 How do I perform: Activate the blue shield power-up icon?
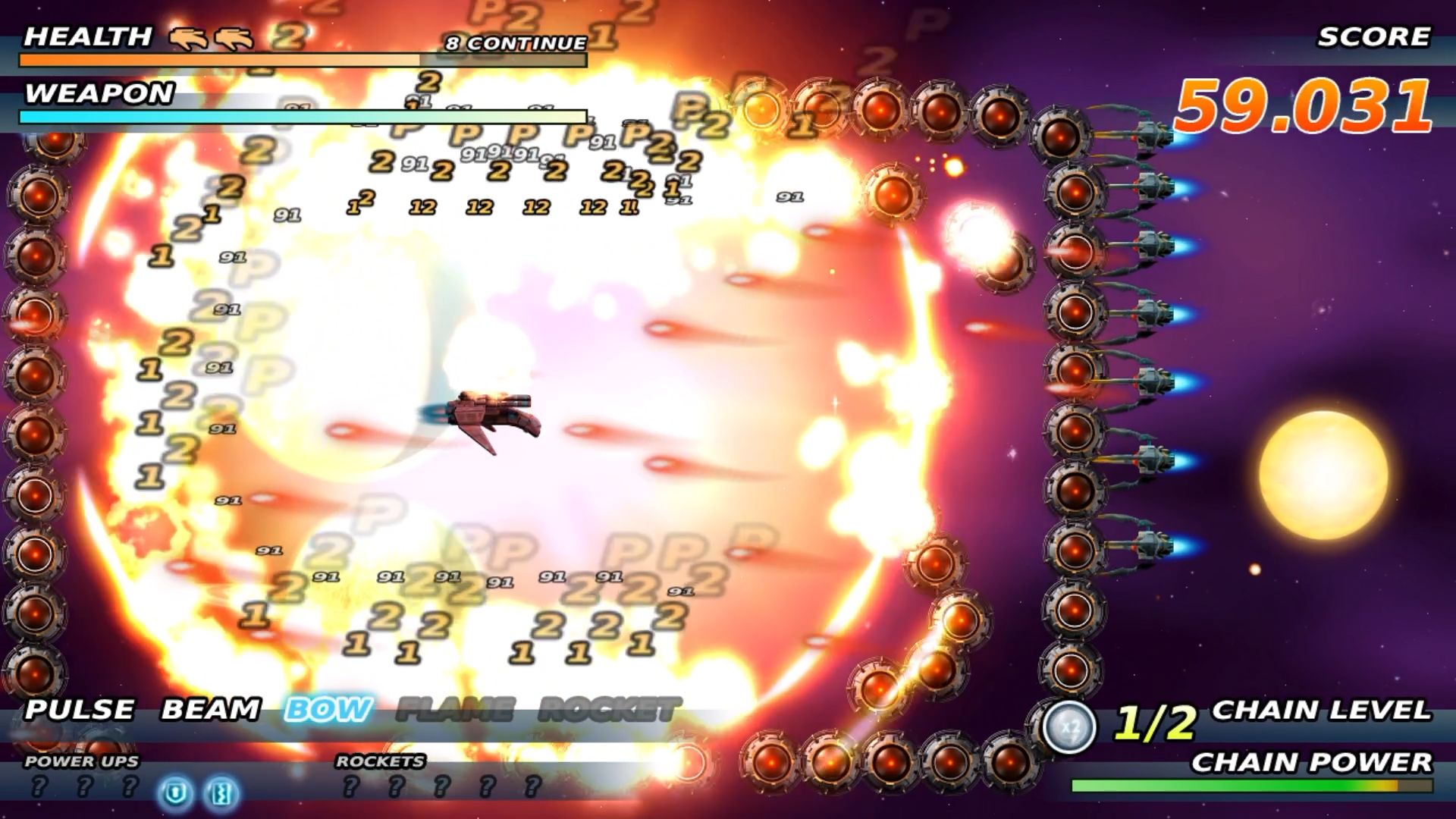click(x=177, y=793)
